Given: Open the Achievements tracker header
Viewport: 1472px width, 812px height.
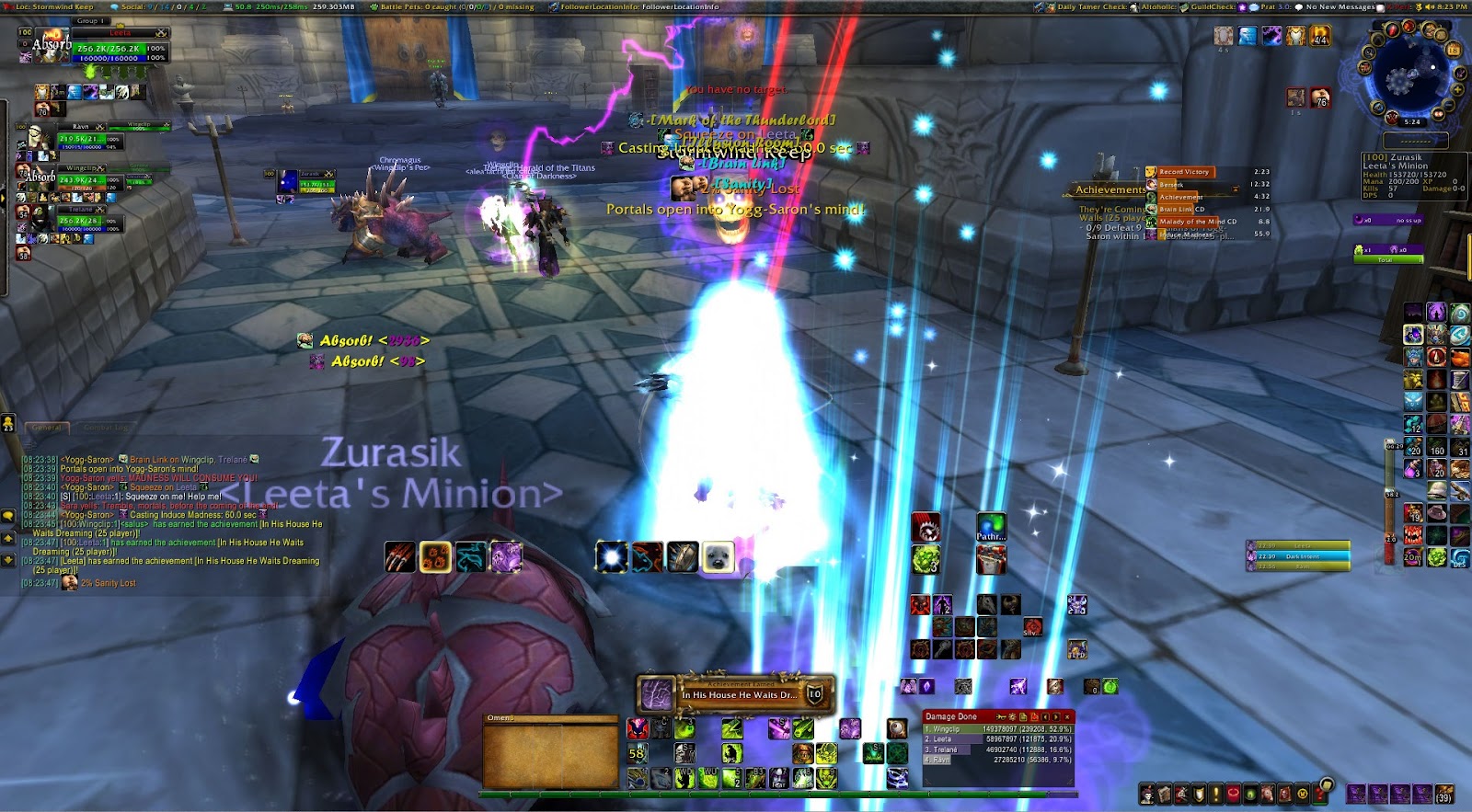Looking at the screenshot, I should [1110, 189].
